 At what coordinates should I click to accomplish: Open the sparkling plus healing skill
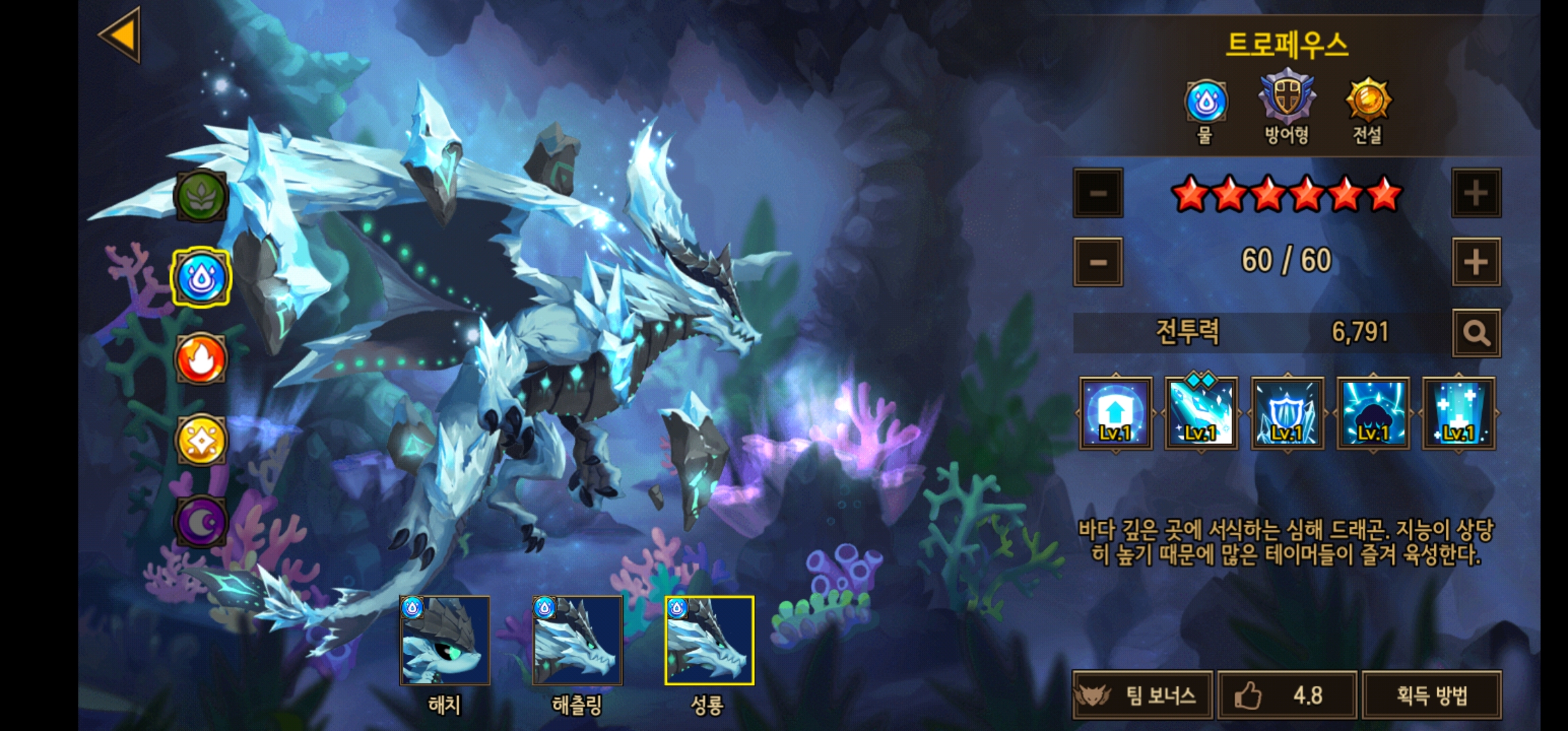[x=1458, y=414]
